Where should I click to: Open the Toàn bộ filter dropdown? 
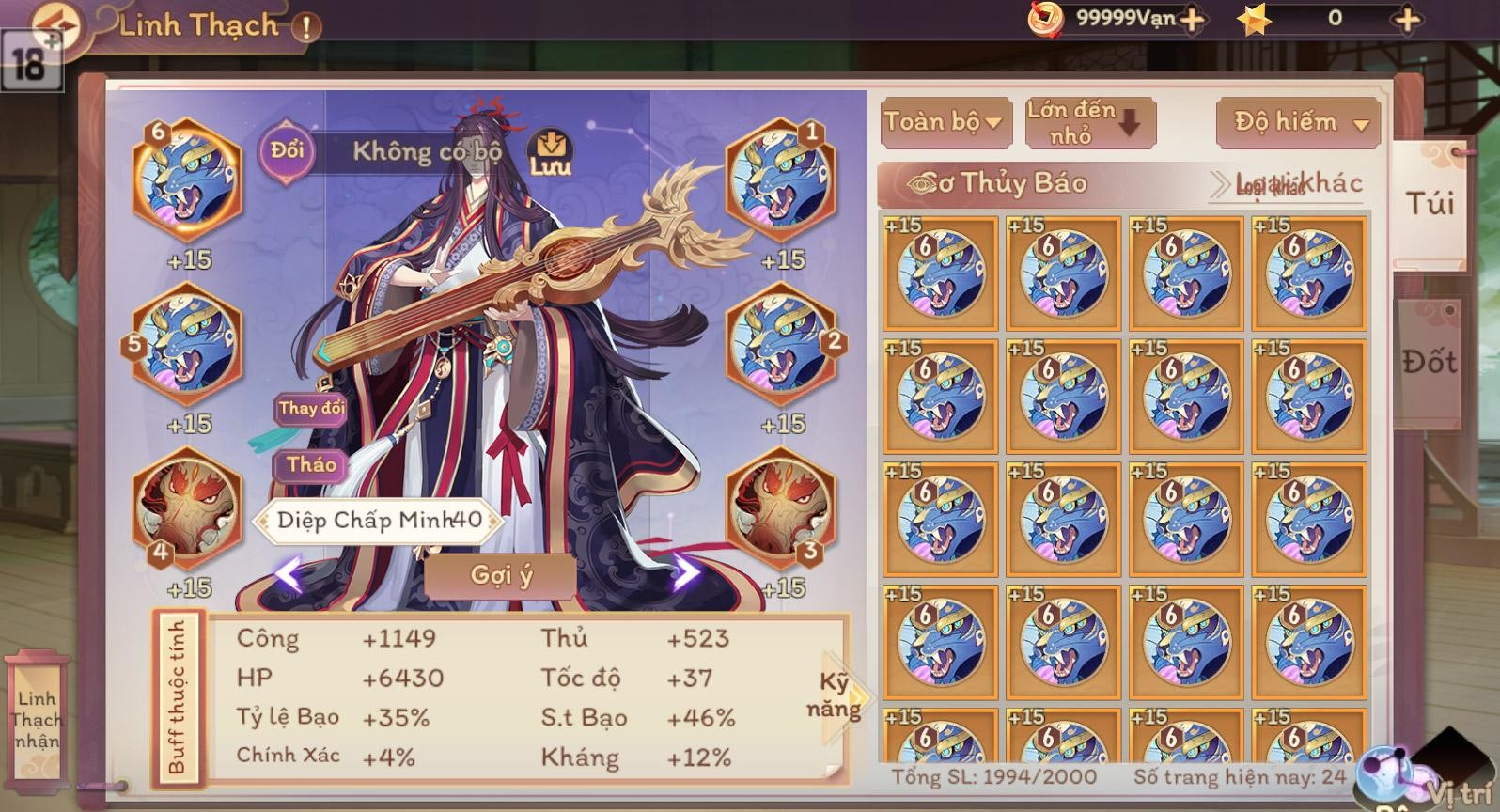tap(944, 121)
